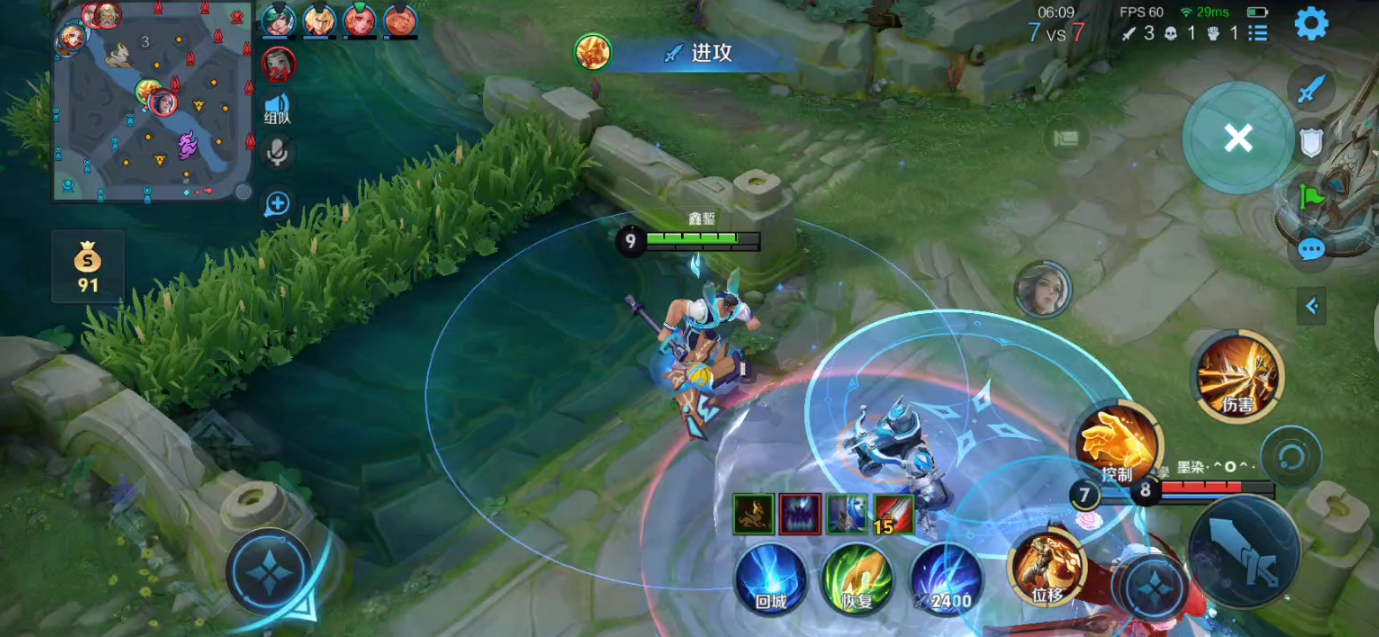Viewport: 1379px width, 637px height.
Task: Activate the 回城 recall ability
Action: point(771,578)
